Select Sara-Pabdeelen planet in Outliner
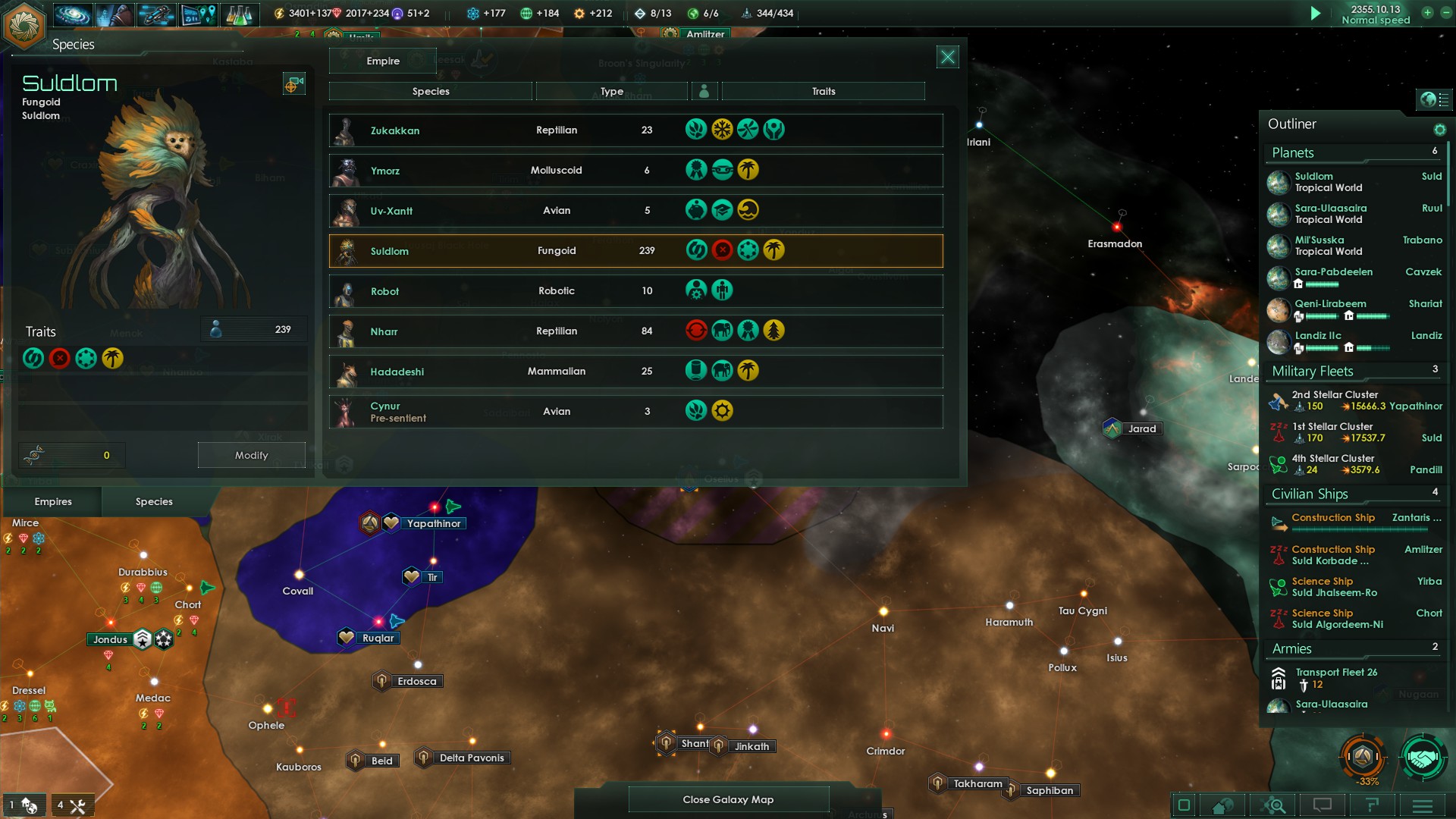The width and height of the screenshot is (1456, 819). 1333,272
